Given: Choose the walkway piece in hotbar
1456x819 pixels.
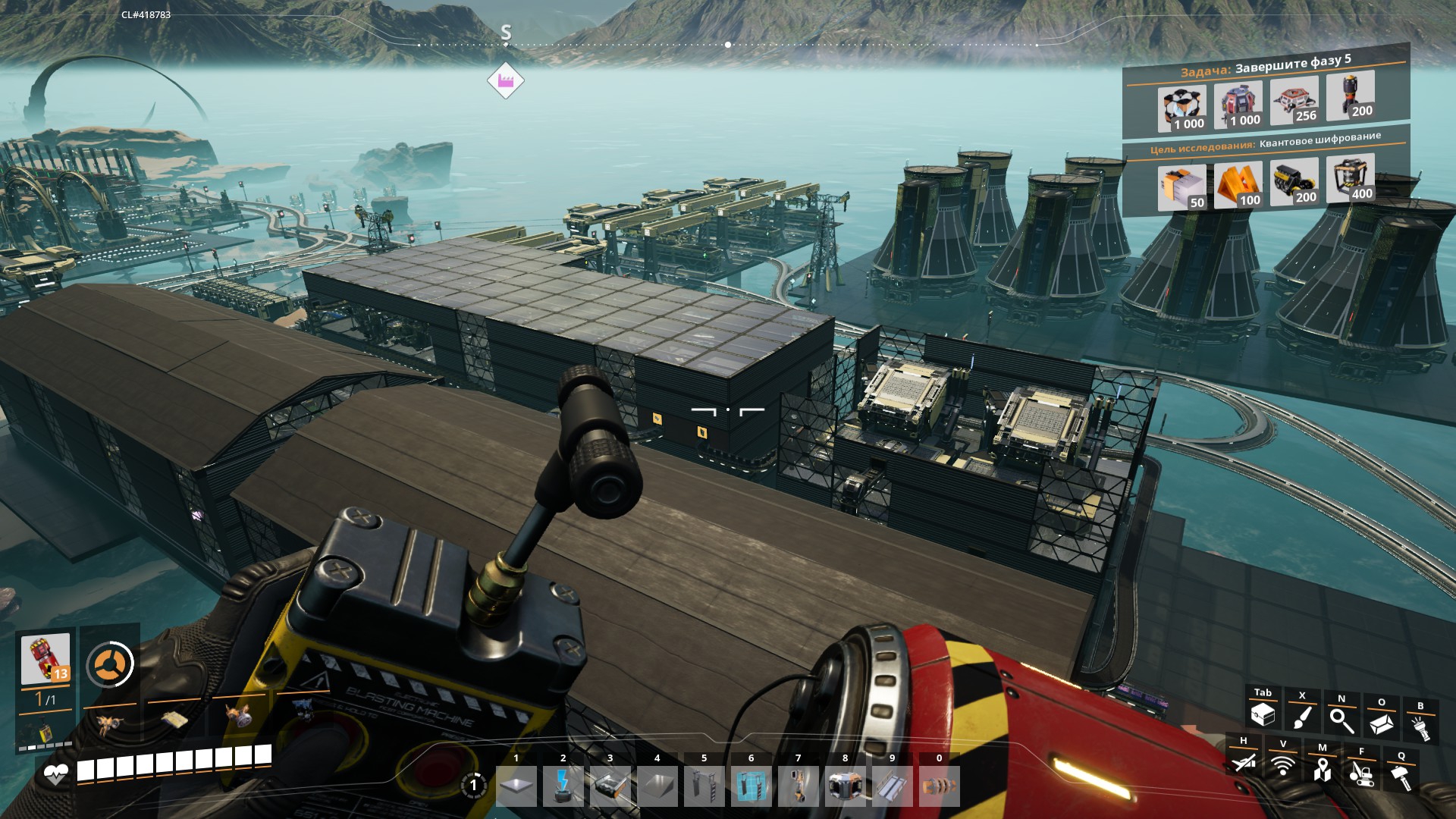Looking at the screenshot, I should (893, 787).
